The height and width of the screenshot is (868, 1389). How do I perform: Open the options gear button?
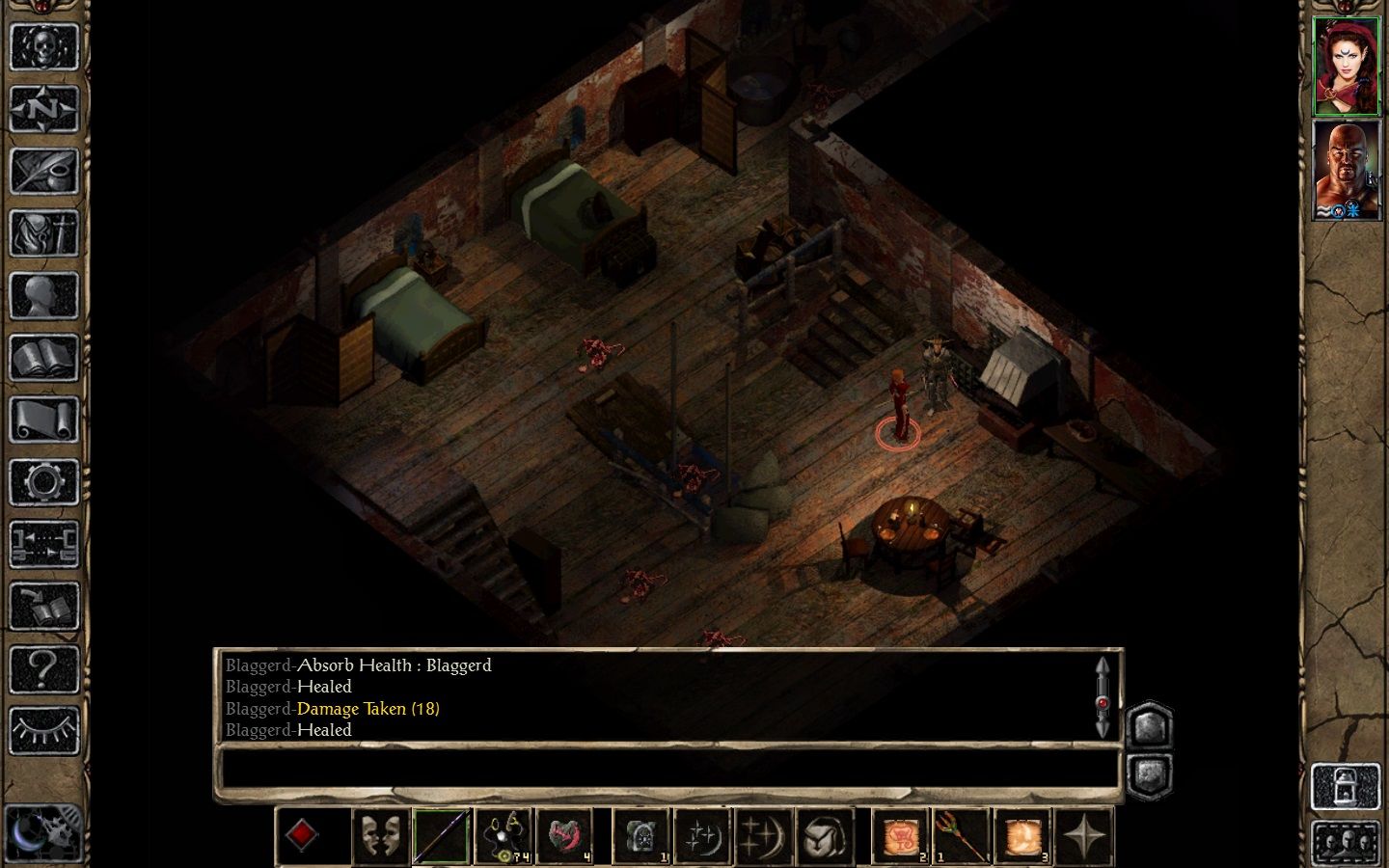pos(43,482)
